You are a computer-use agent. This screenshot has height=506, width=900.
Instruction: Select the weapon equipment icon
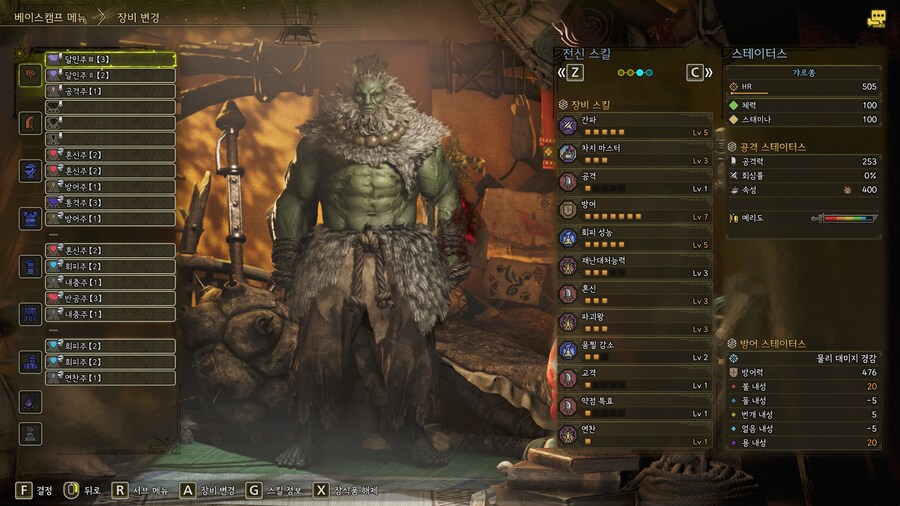pos(30,75)
